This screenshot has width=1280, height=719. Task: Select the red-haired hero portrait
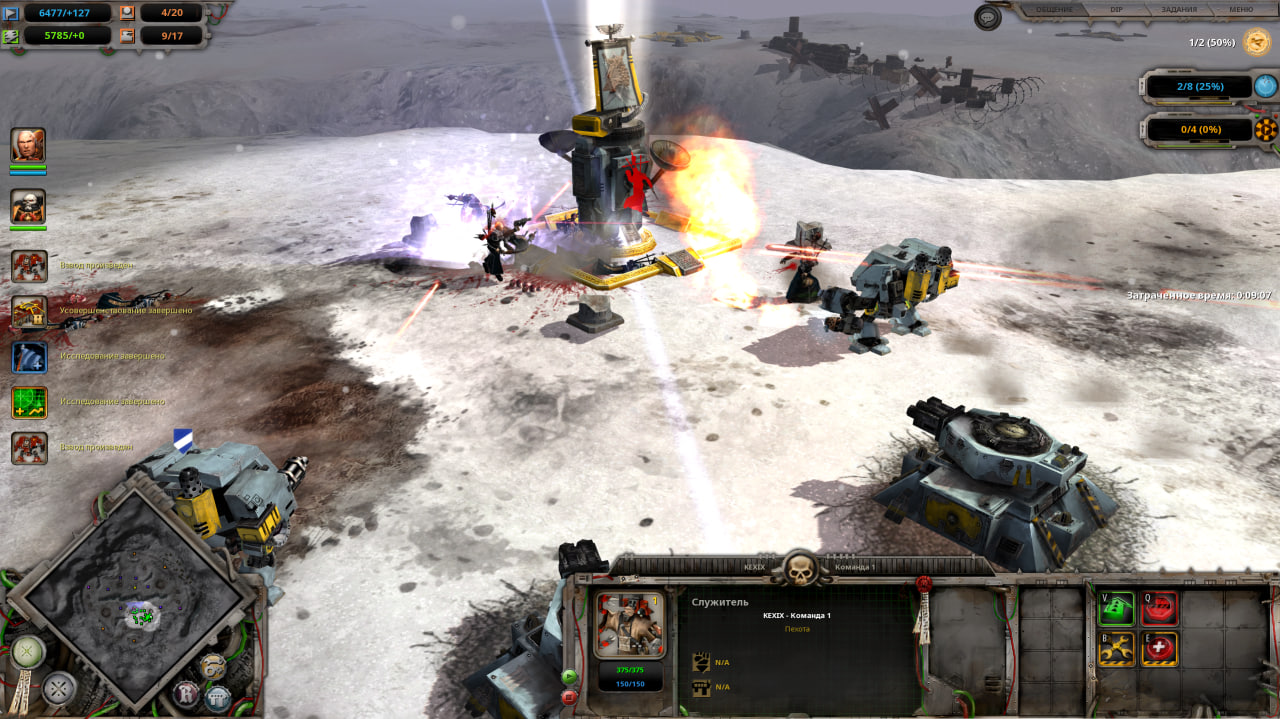click(28, 145)
